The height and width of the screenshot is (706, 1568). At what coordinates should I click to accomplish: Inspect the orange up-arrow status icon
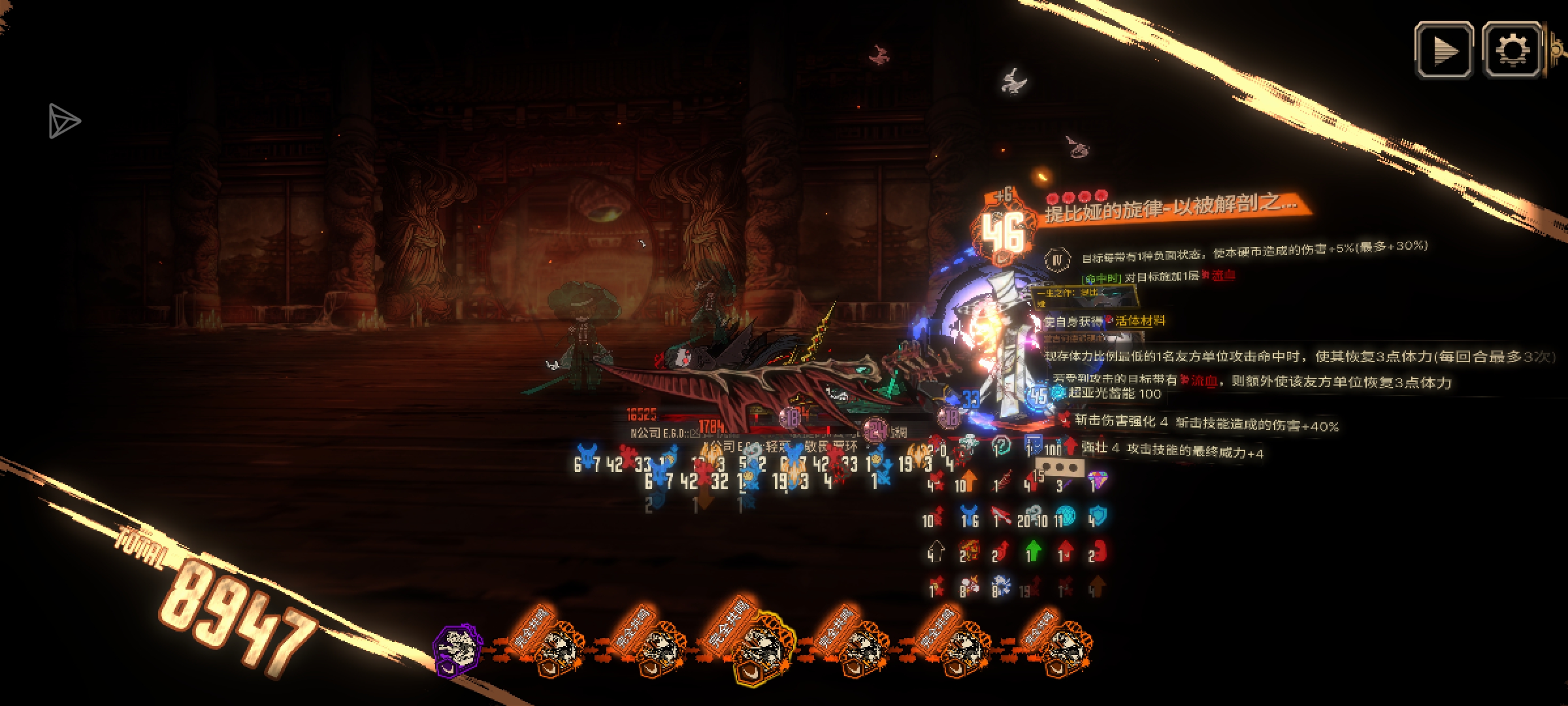(x=966, y=482)
